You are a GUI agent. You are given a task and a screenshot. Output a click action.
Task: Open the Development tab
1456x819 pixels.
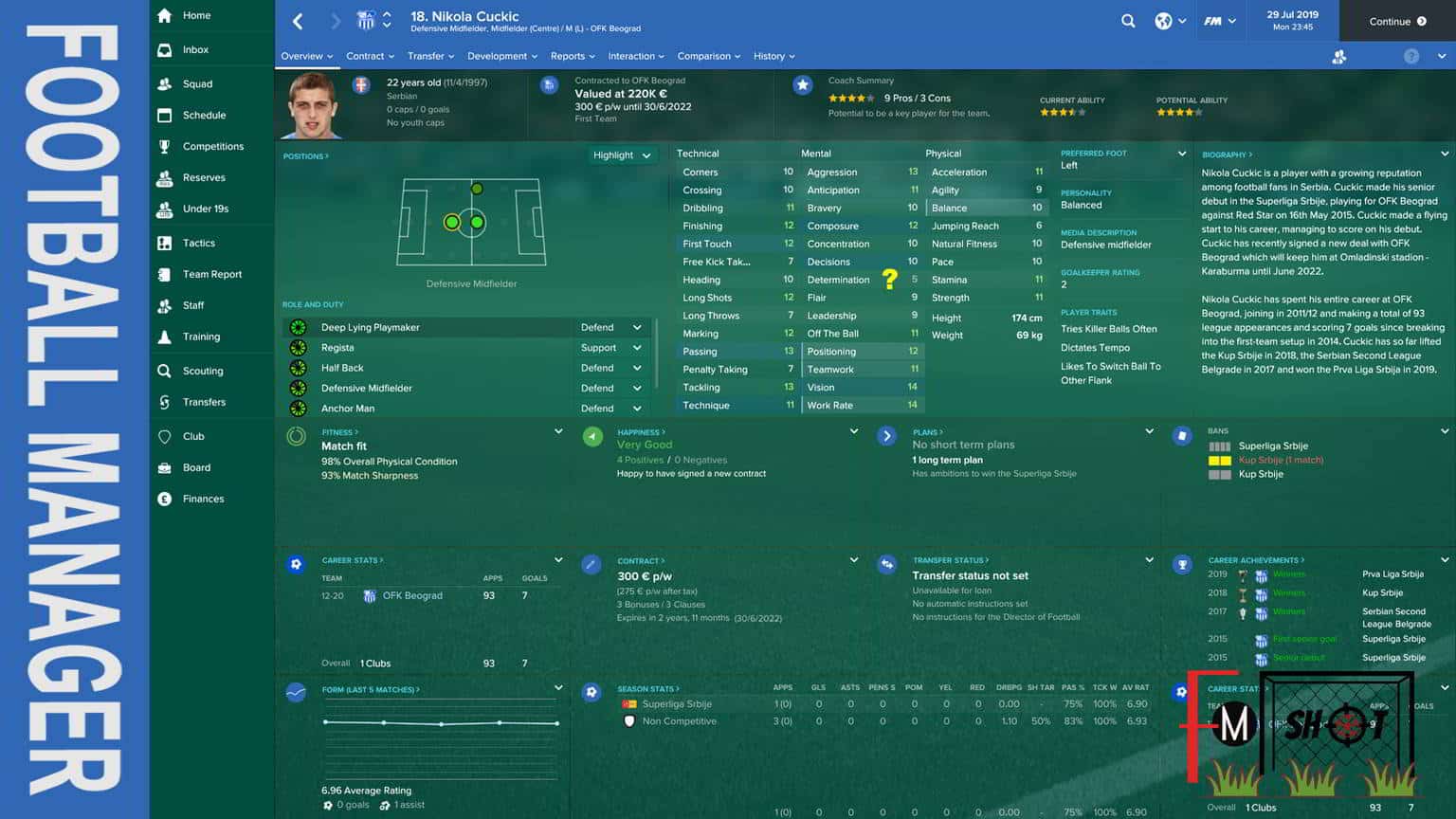tap(501, 56)
